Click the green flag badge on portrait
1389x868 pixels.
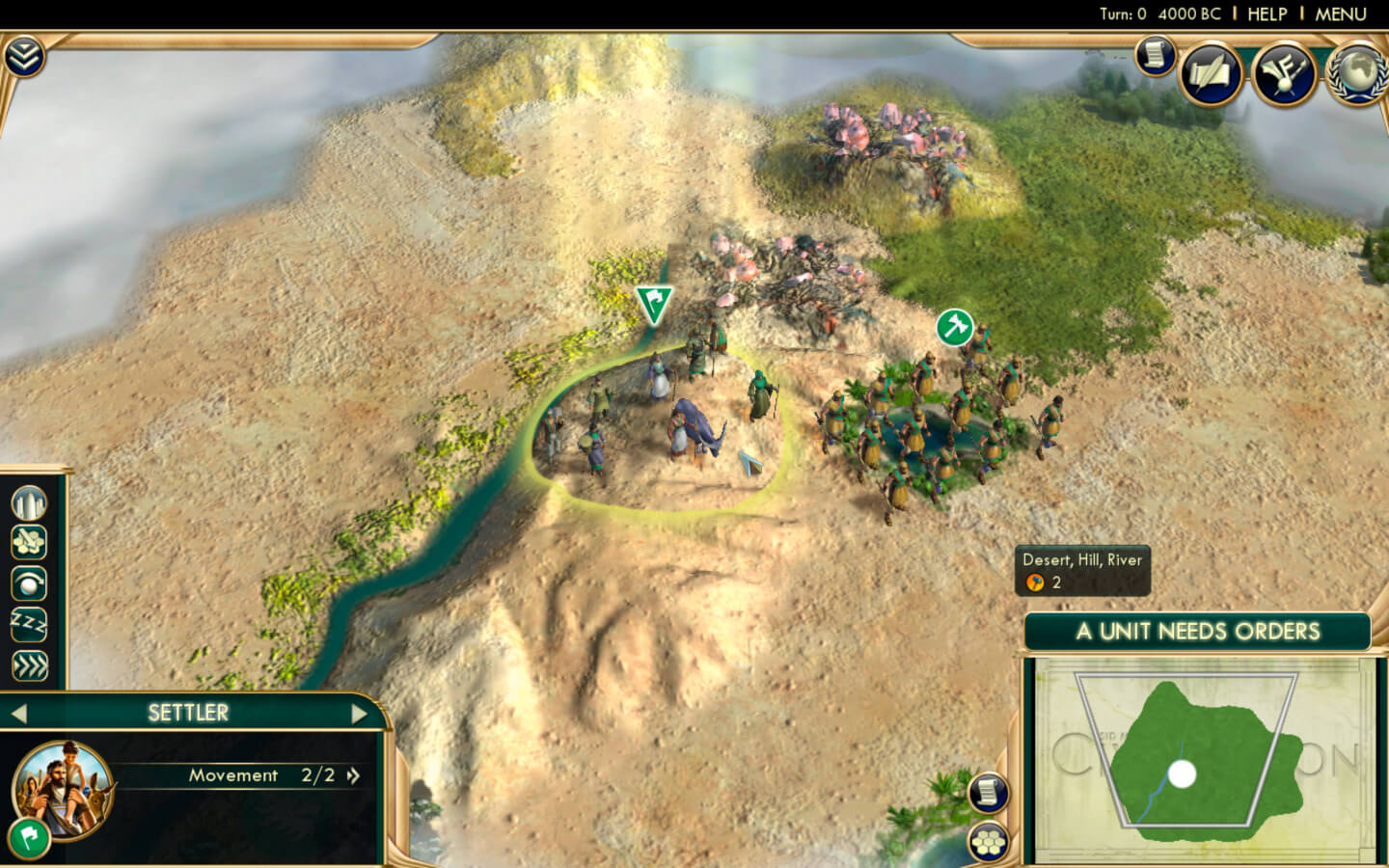click(29, 837)
